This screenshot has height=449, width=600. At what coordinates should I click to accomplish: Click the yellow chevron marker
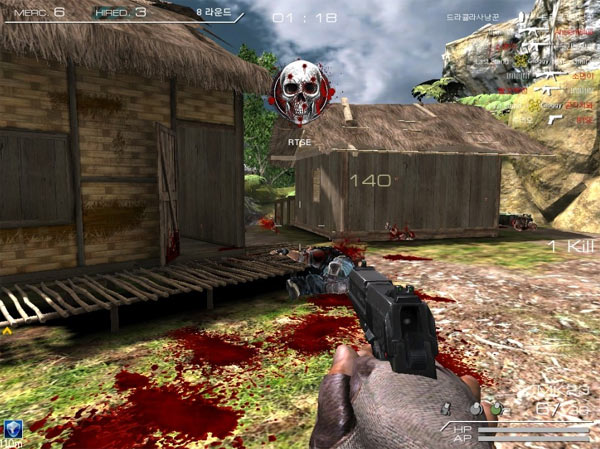click(8, 329)
